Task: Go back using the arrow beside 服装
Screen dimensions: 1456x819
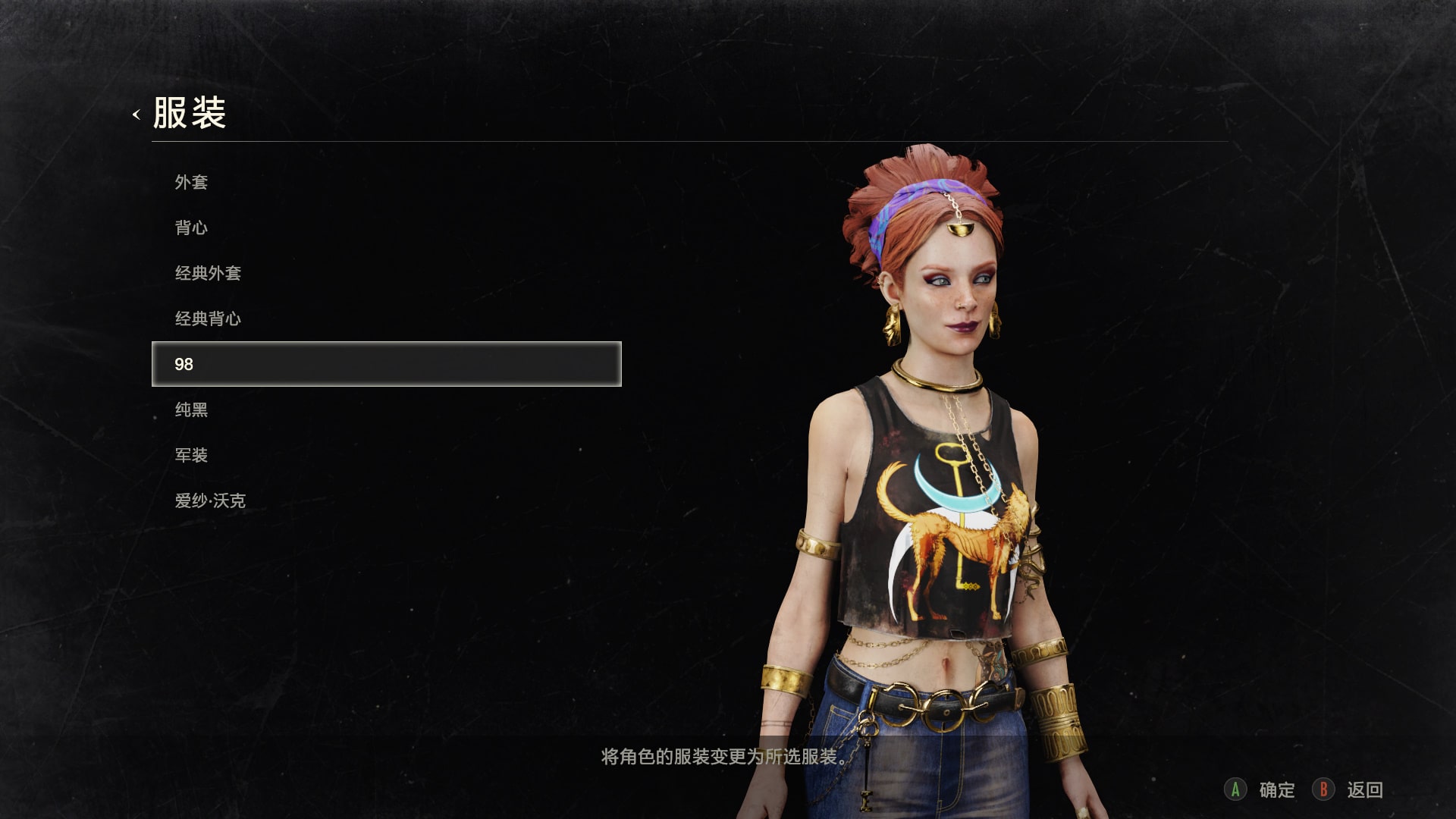Action: (x=136, y=115)
